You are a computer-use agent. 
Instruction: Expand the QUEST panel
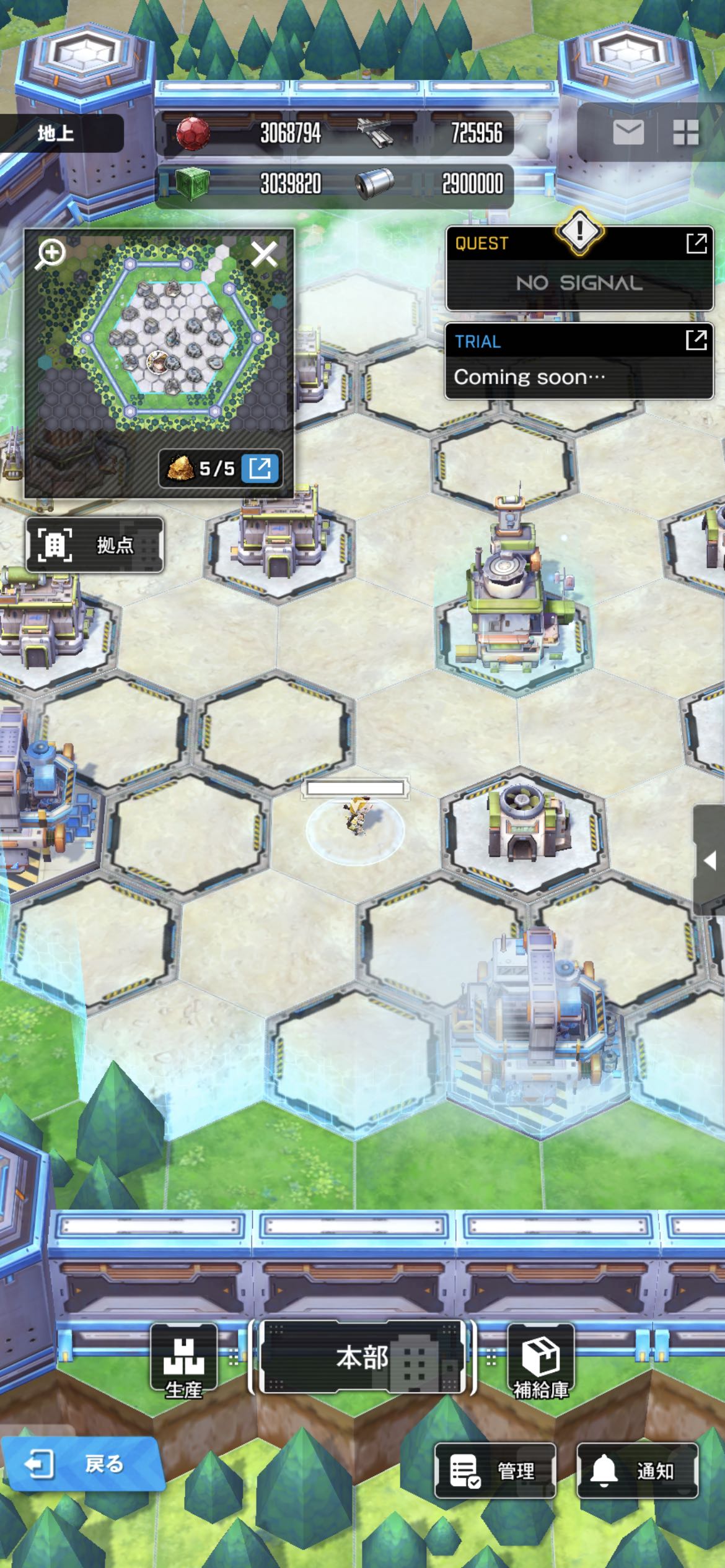tap(696, 243)
